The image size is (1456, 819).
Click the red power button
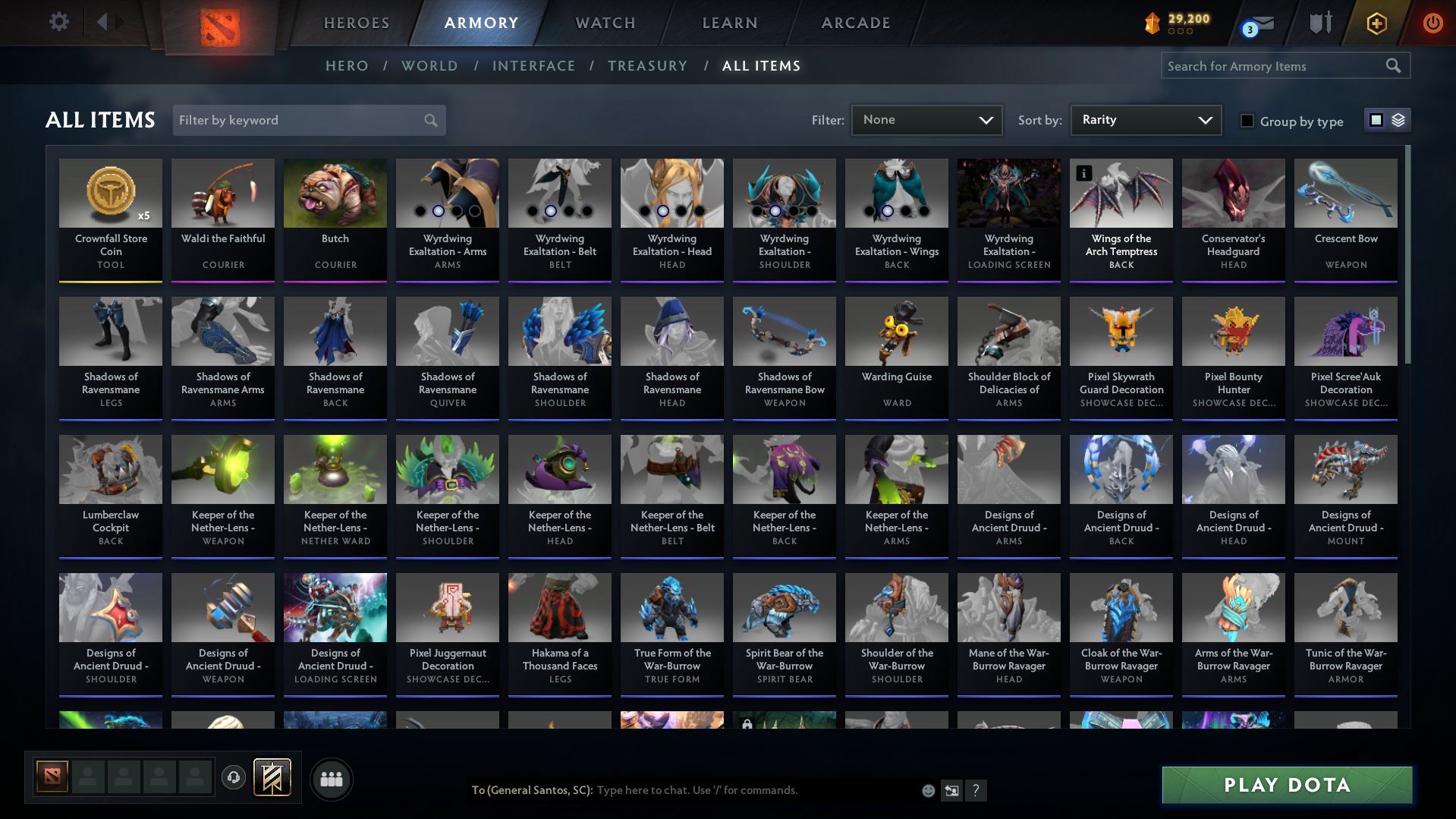coord(1432,23)
